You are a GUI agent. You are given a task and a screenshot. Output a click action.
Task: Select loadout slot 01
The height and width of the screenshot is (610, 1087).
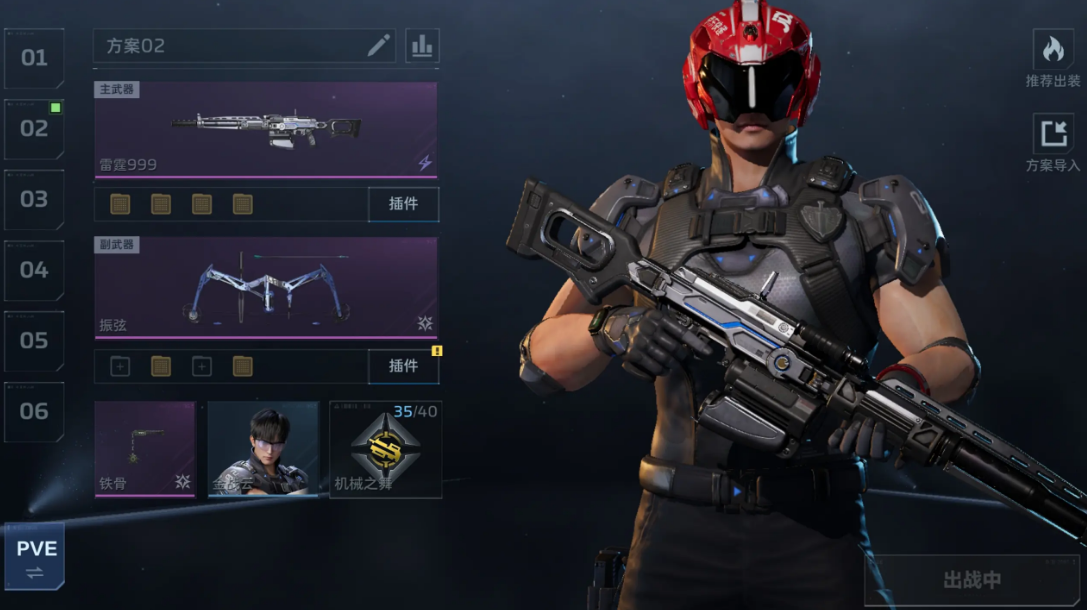coord(34,58)
